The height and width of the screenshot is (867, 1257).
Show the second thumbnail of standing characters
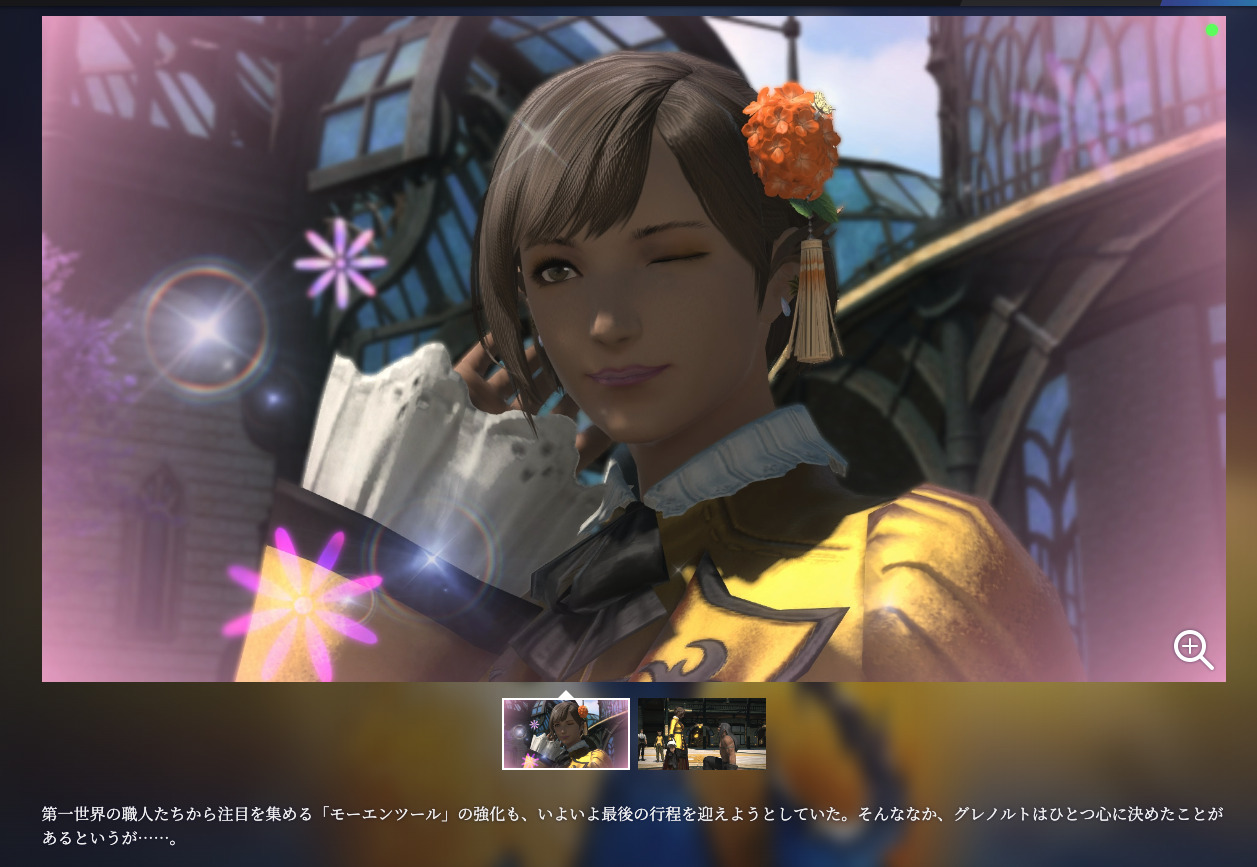pyautogui.click(x=701, y=734)
